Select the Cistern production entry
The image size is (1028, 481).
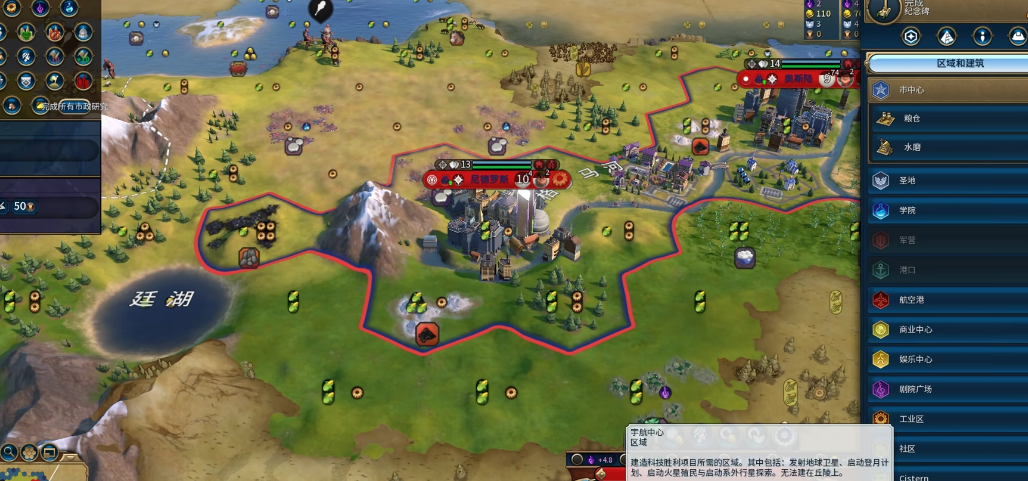[x=945, y=476]
